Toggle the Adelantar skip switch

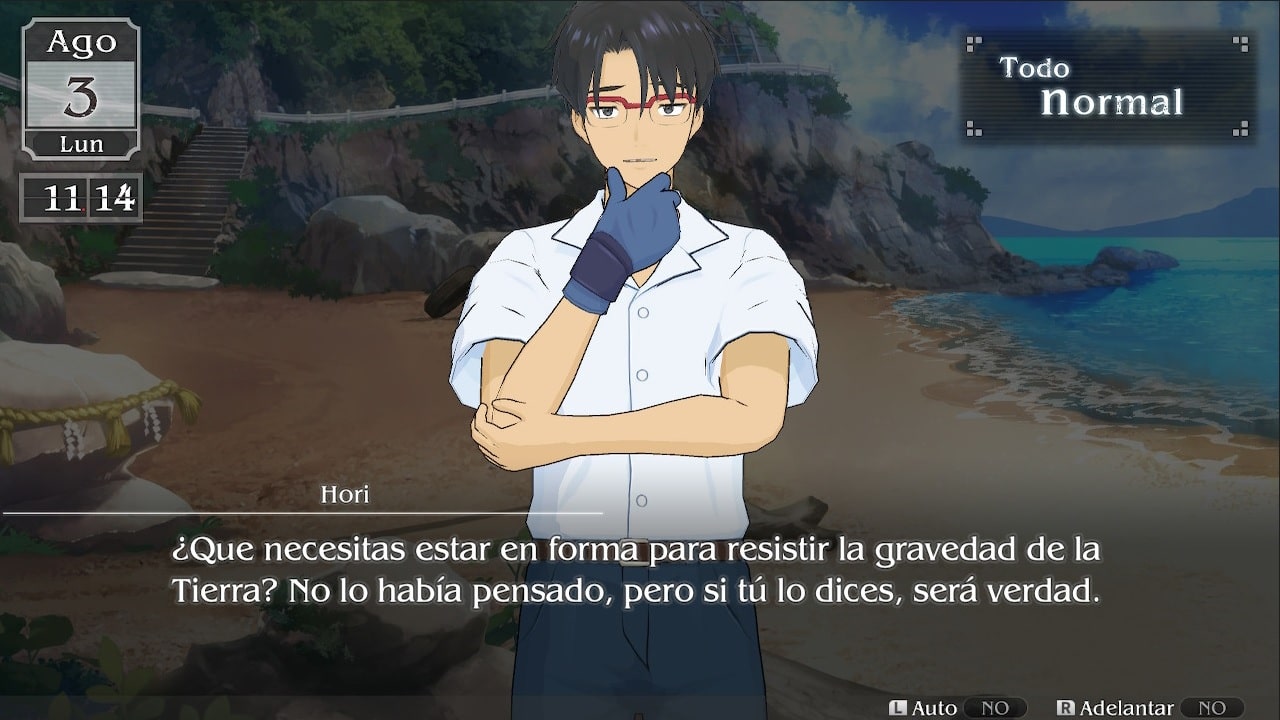(1211, 707)
